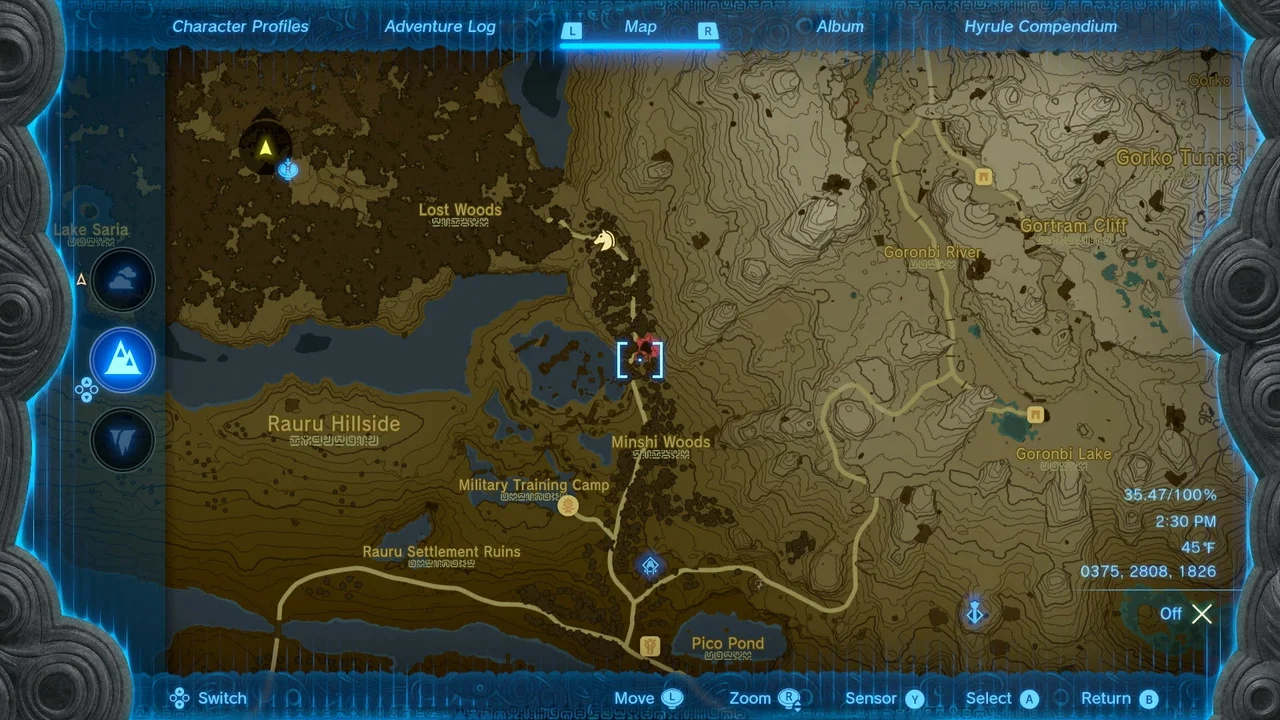
Task: Switch to the Depths layer button
Action: (x=123, y=440)
